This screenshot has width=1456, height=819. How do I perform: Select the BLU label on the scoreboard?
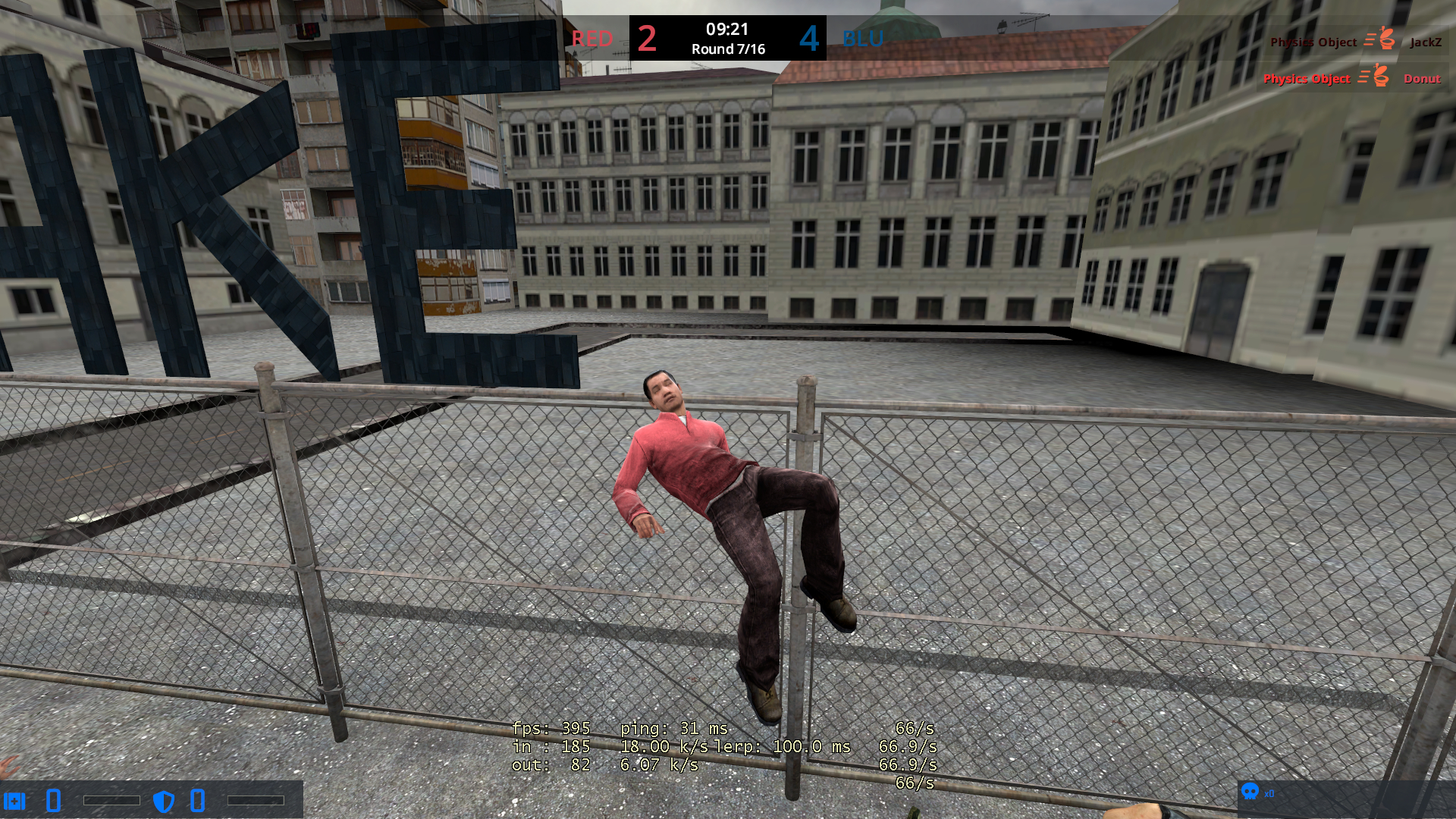tap(861, 39)
